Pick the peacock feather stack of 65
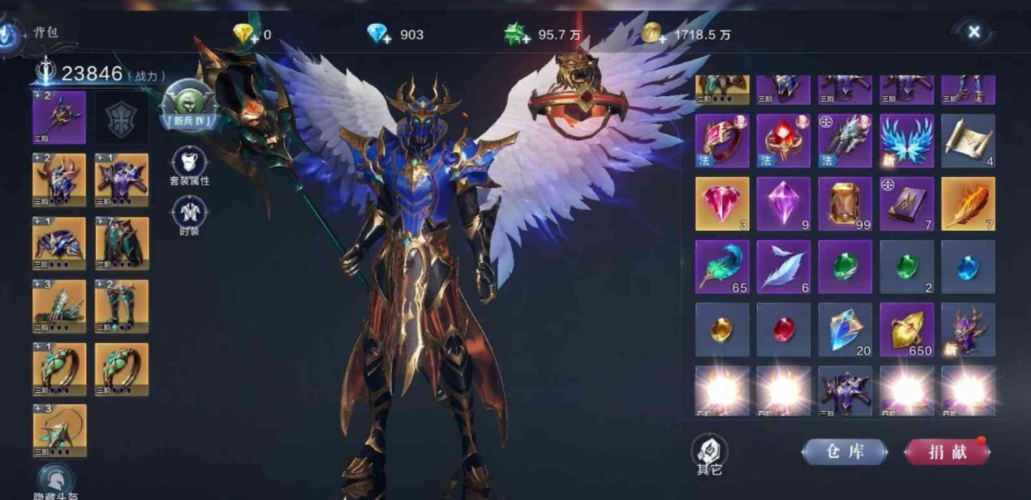This screenshot has height=500, width=1031. tap(721, 267)
